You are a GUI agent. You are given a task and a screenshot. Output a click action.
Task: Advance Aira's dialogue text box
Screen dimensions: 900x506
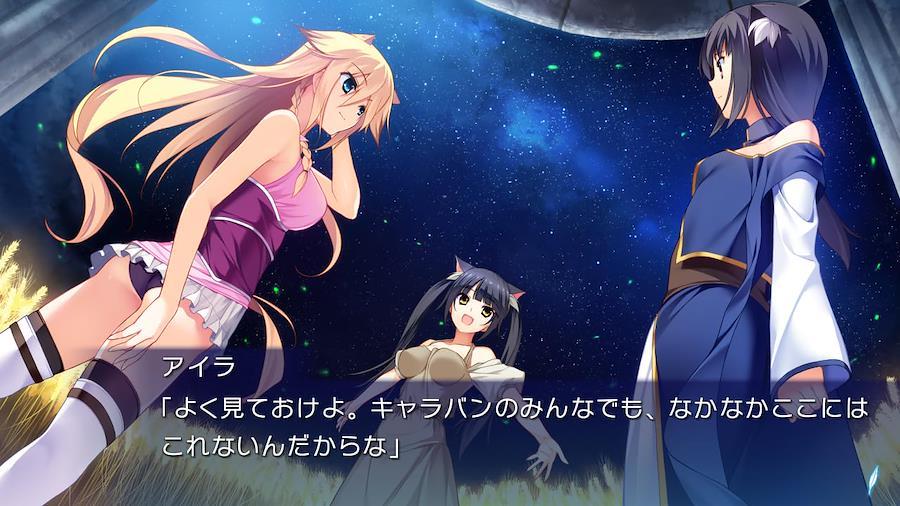500,425
